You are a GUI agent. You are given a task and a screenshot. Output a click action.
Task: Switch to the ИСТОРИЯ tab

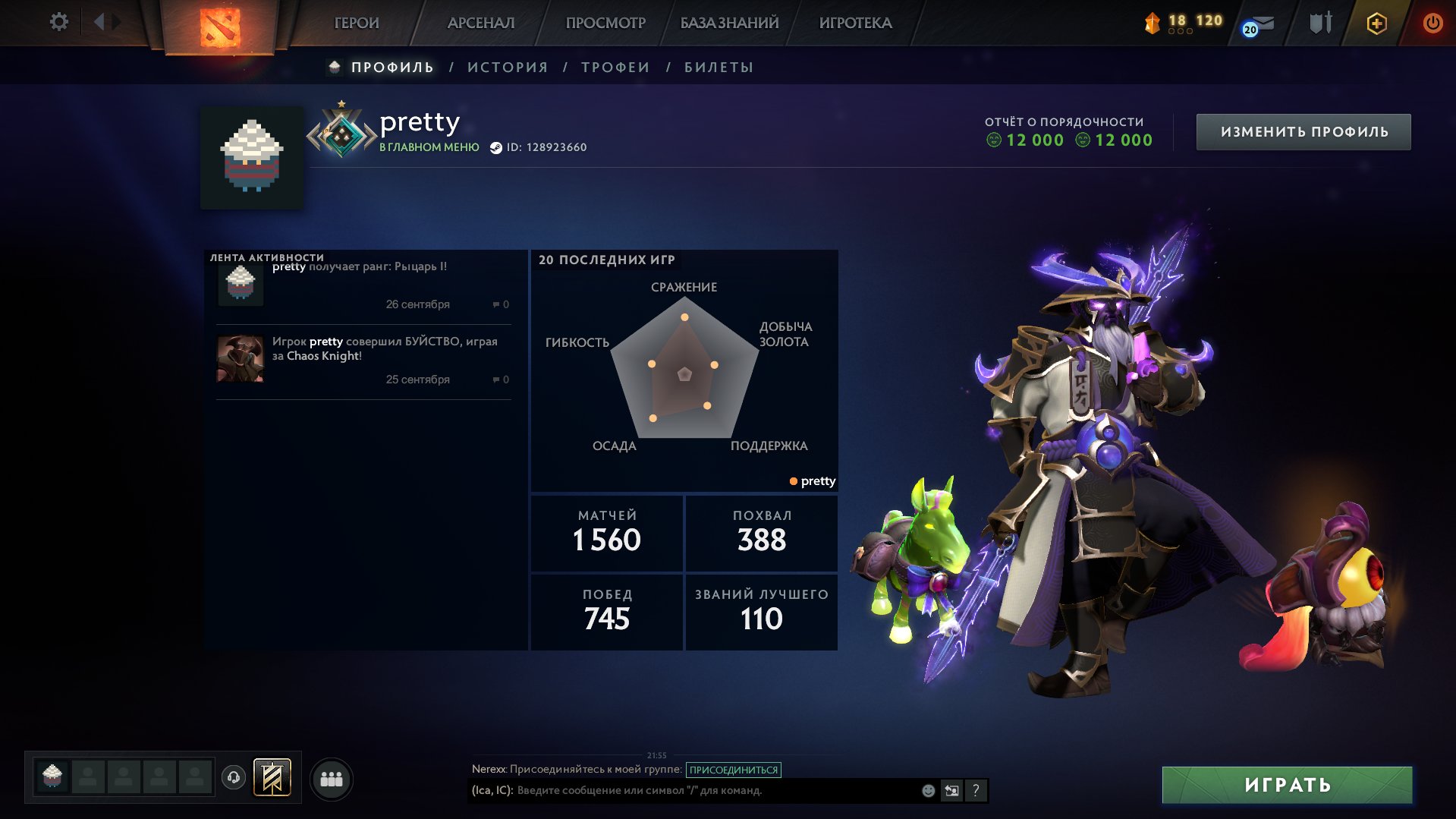507,67
